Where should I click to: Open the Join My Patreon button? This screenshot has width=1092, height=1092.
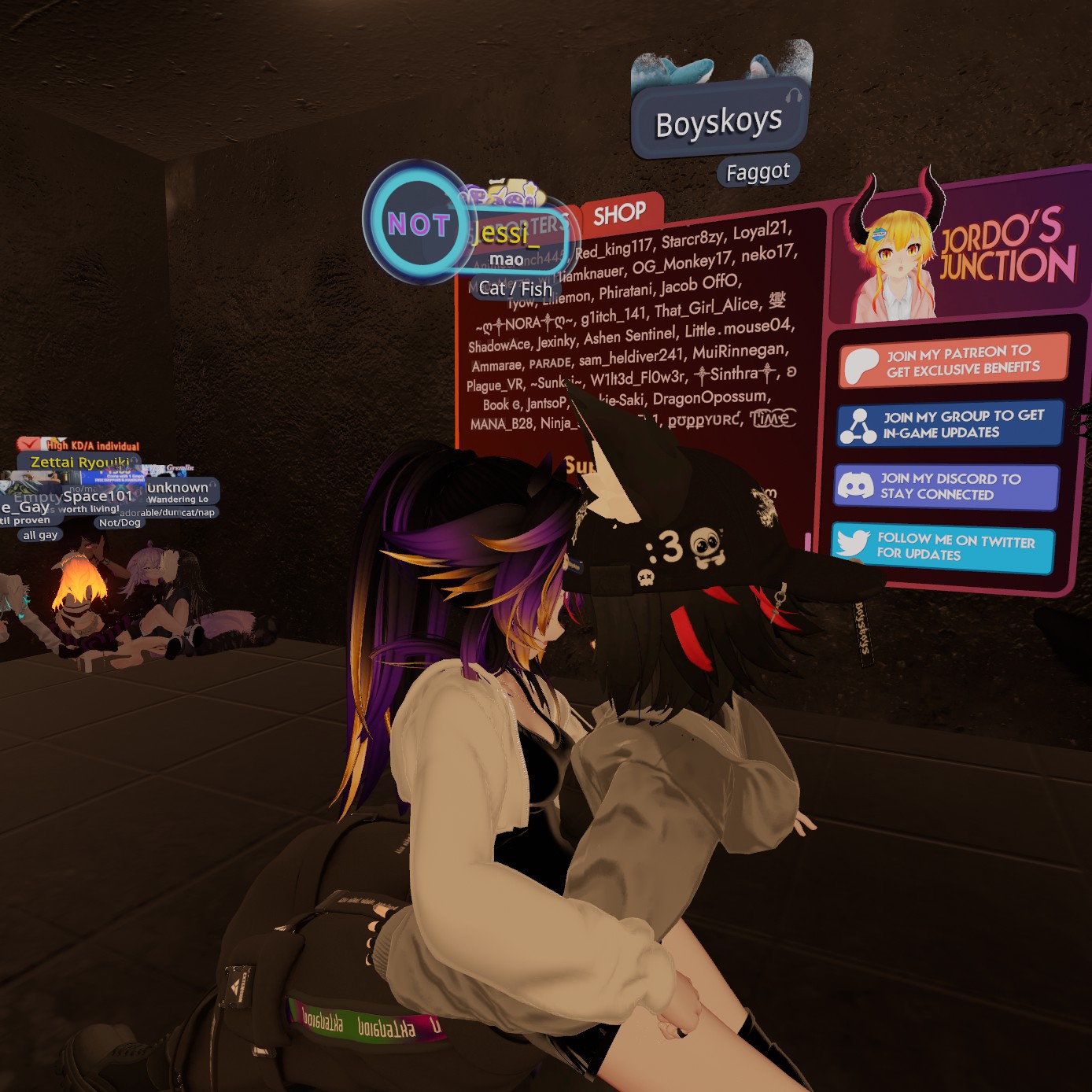tap(954, 360)
